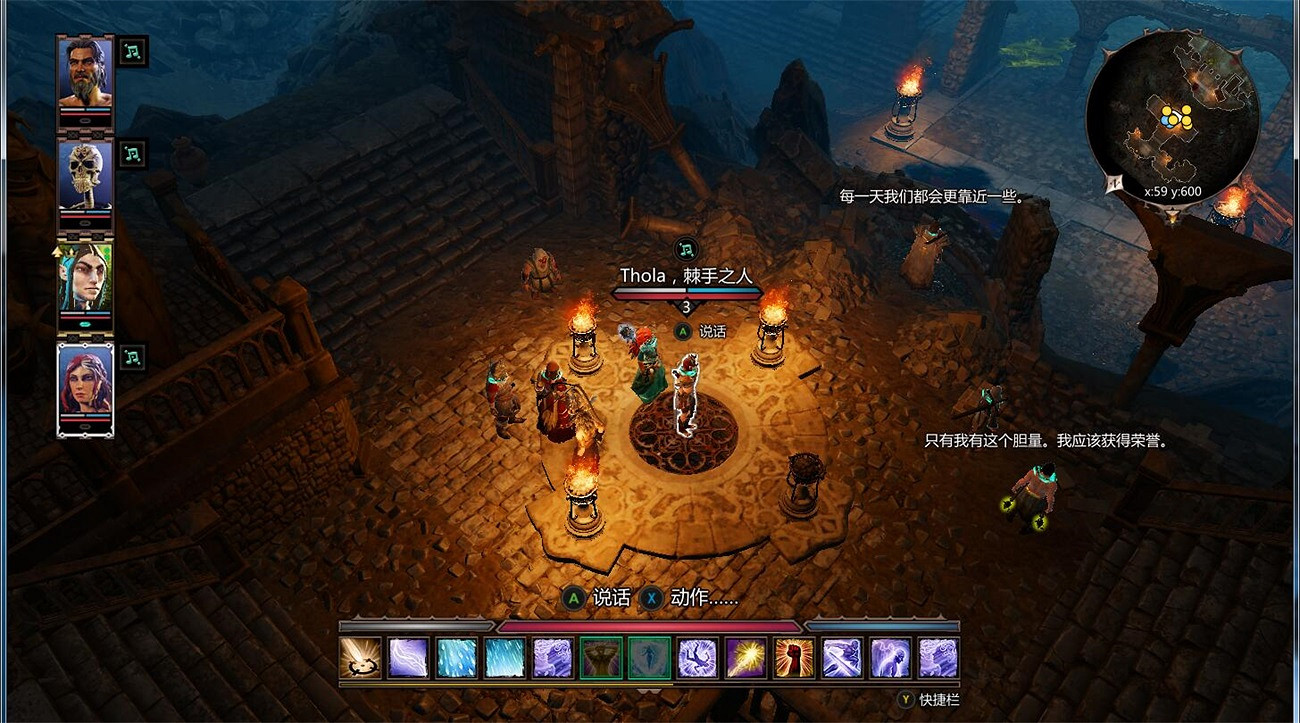Toggle the music note beside the bearded man's portrait
Screen dimensions: 1300x723
point(131,51)
